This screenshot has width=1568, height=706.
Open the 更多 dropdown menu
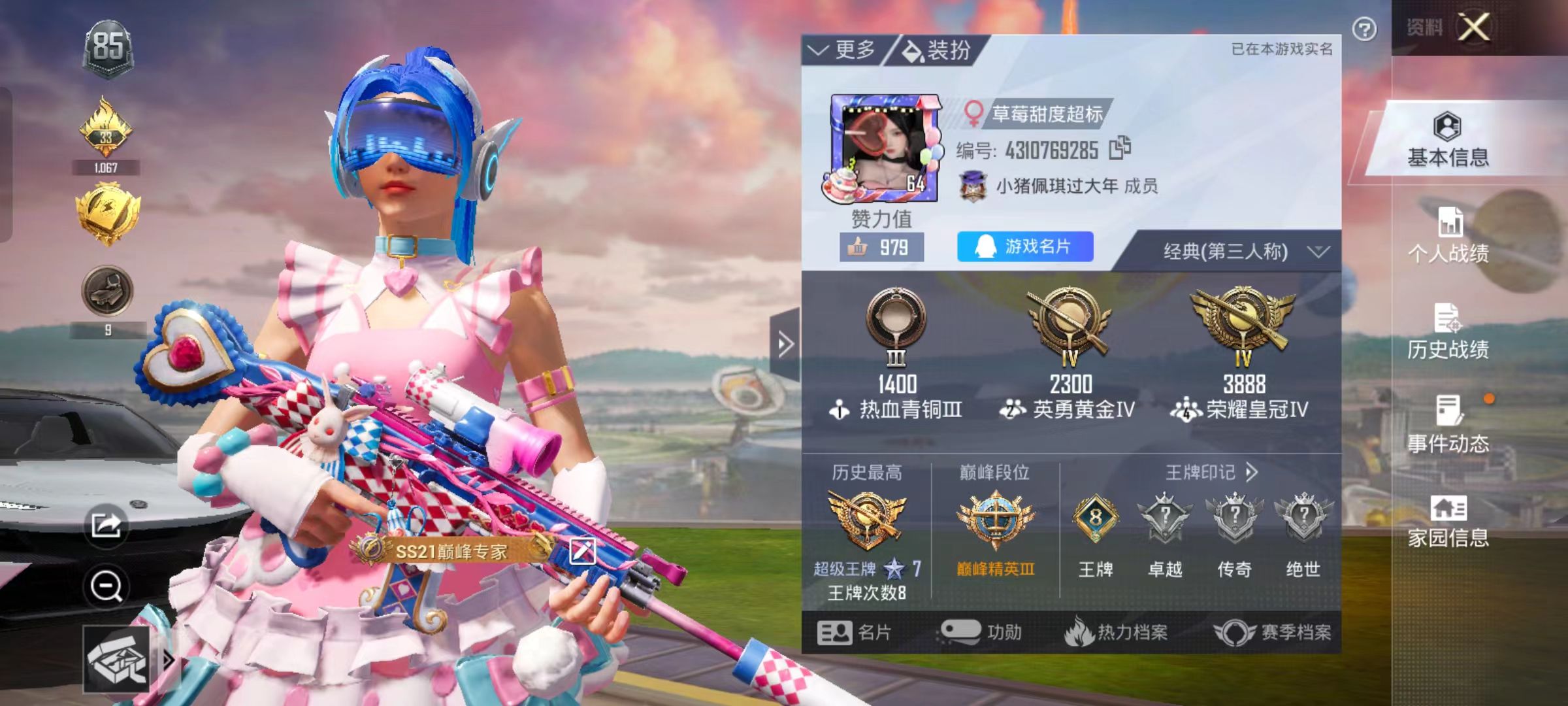(x=843, y=50)
